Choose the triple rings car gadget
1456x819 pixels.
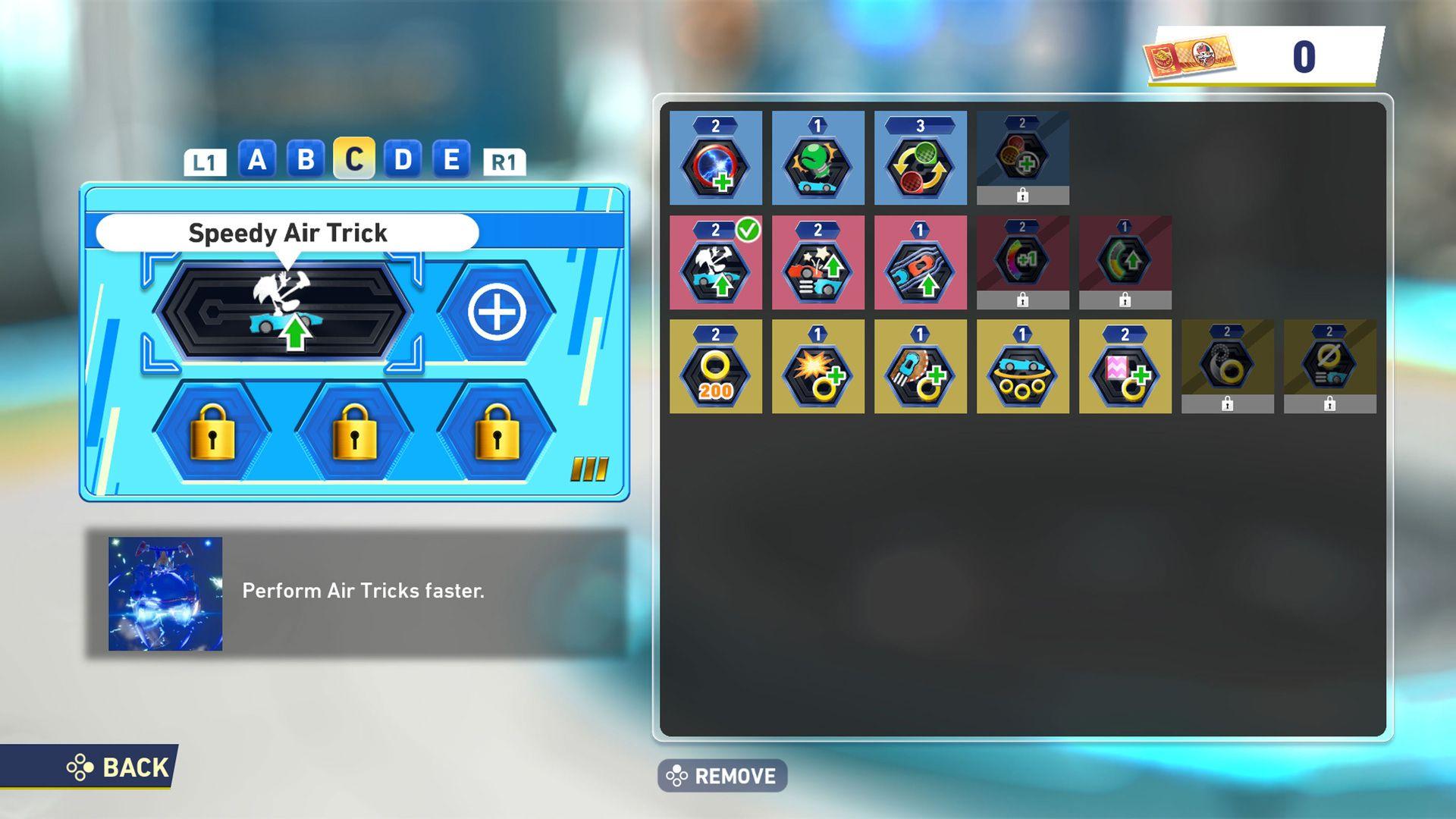click(1023, 366)
